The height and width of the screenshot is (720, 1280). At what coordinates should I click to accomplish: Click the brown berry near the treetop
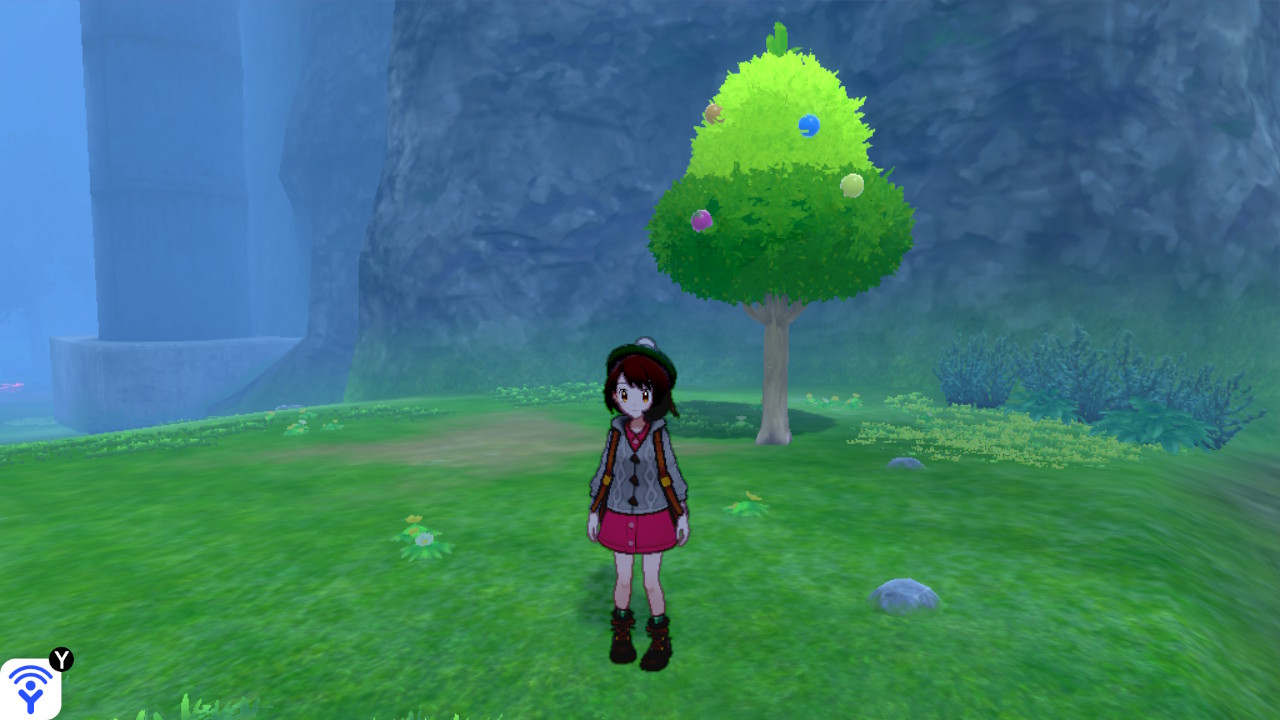click(x=713, y=114)
